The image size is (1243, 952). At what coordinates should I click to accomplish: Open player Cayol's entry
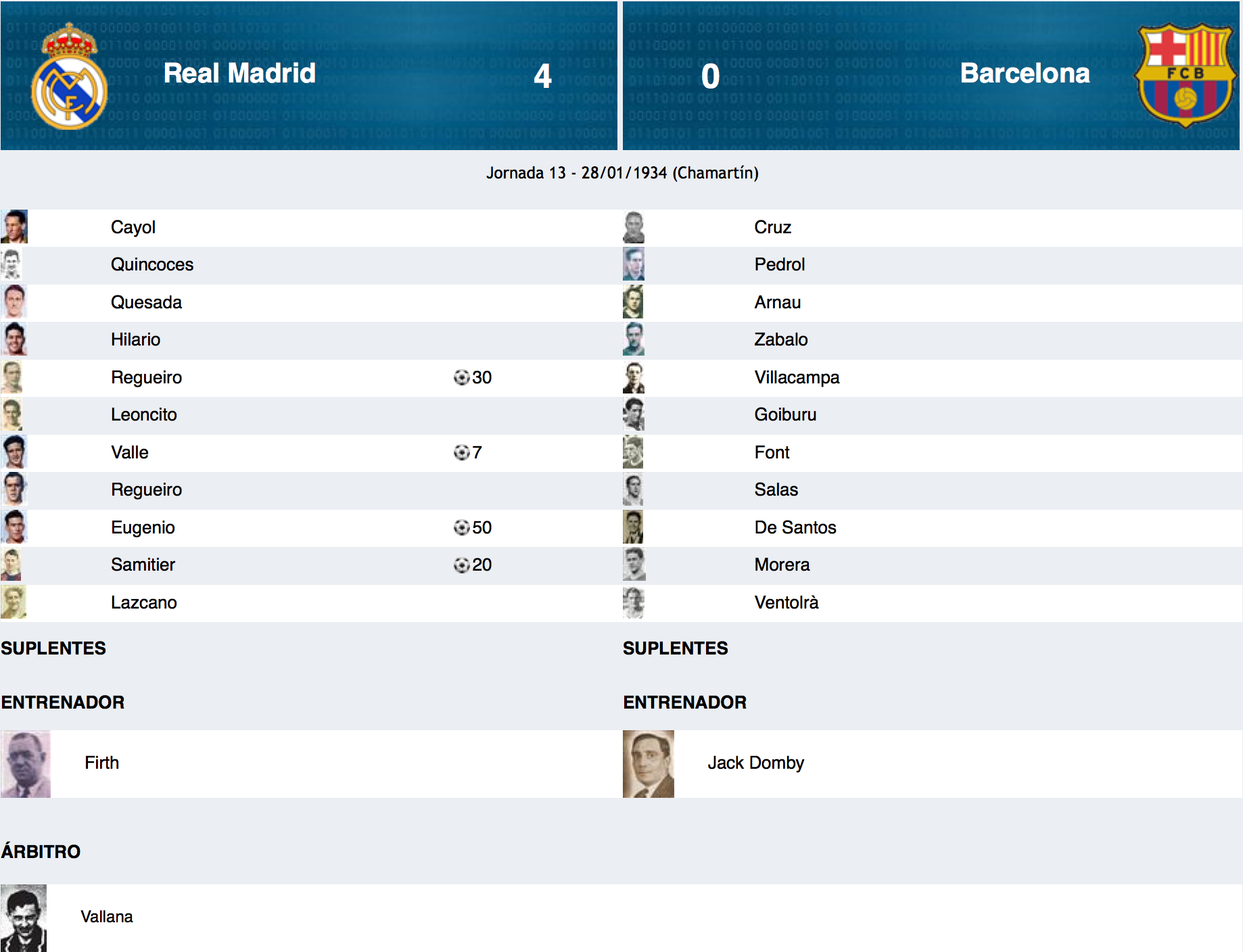coord(133,228)
